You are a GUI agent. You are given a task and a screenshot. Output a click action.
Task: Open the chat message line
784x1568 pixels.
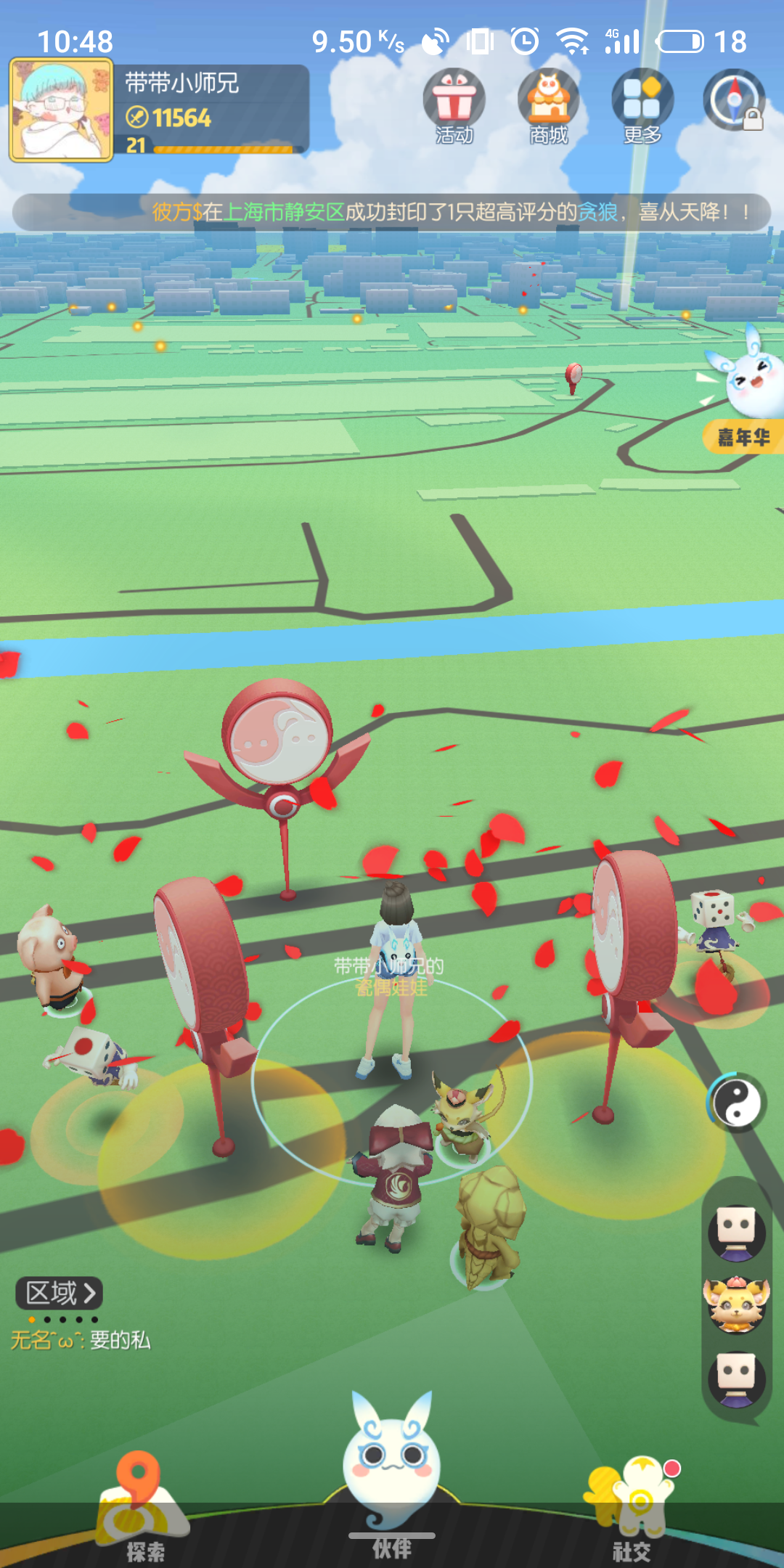point(81,1340)
